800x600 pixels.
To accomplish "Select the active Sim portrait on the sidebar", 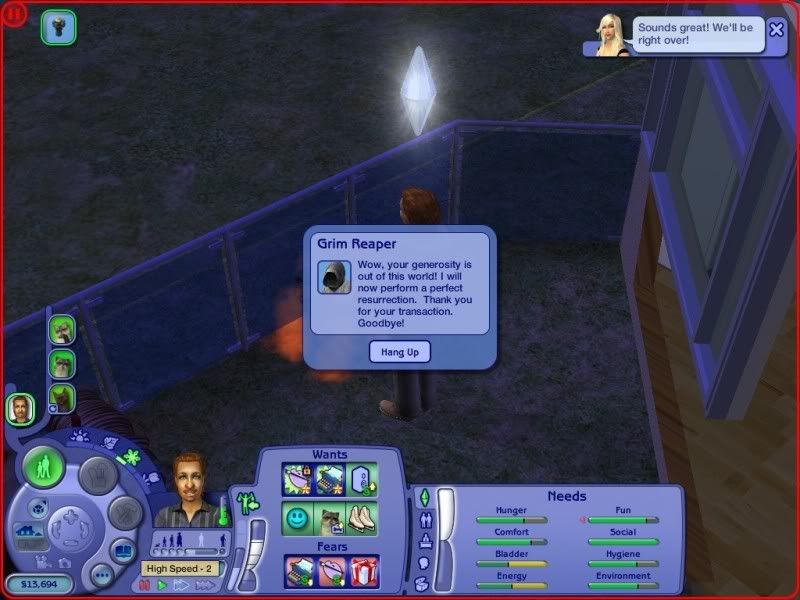I will pyautogui.click(x=19, y=407).
